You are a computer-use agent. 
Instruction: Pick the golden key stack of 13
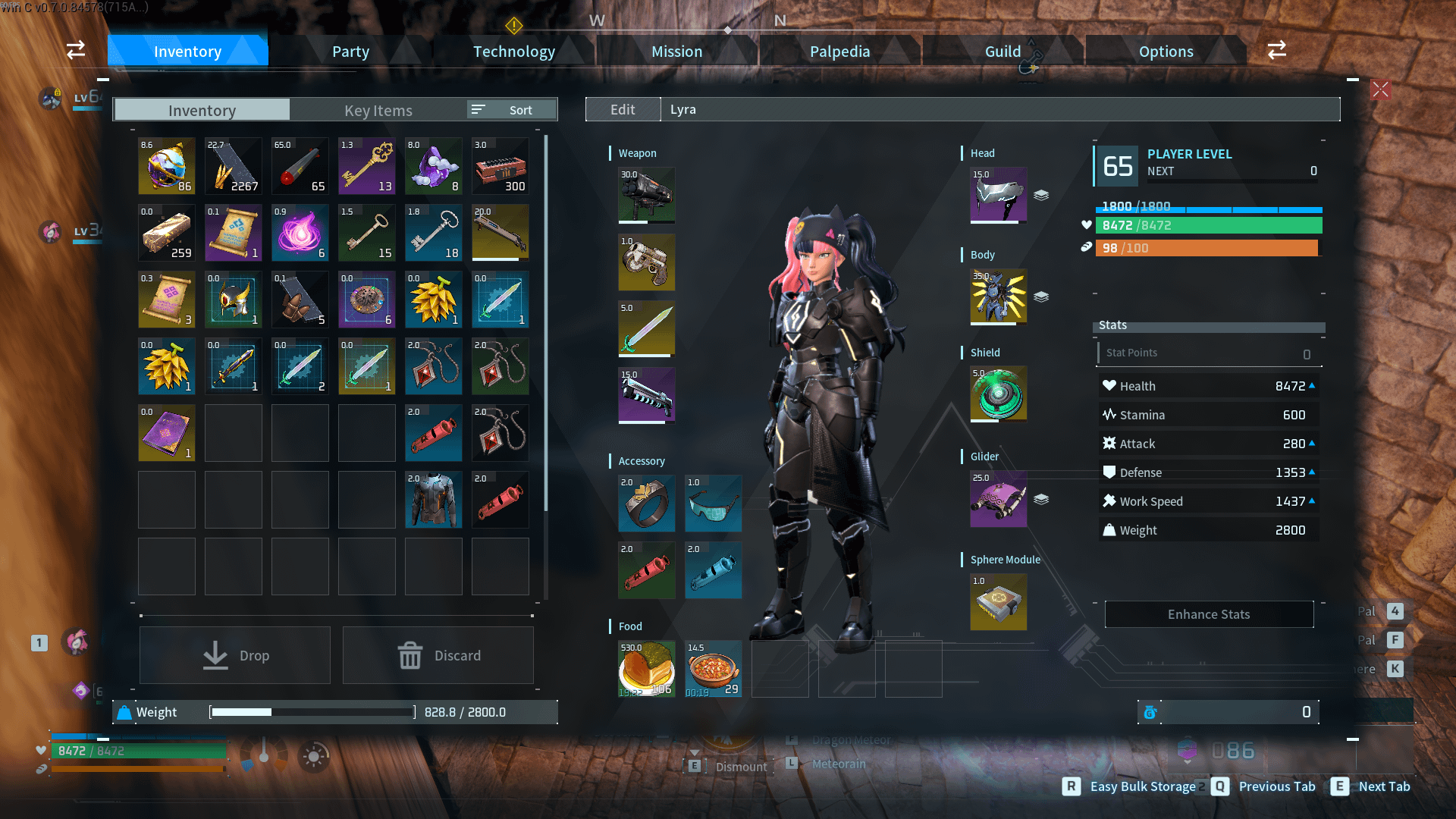pos(367,166)
